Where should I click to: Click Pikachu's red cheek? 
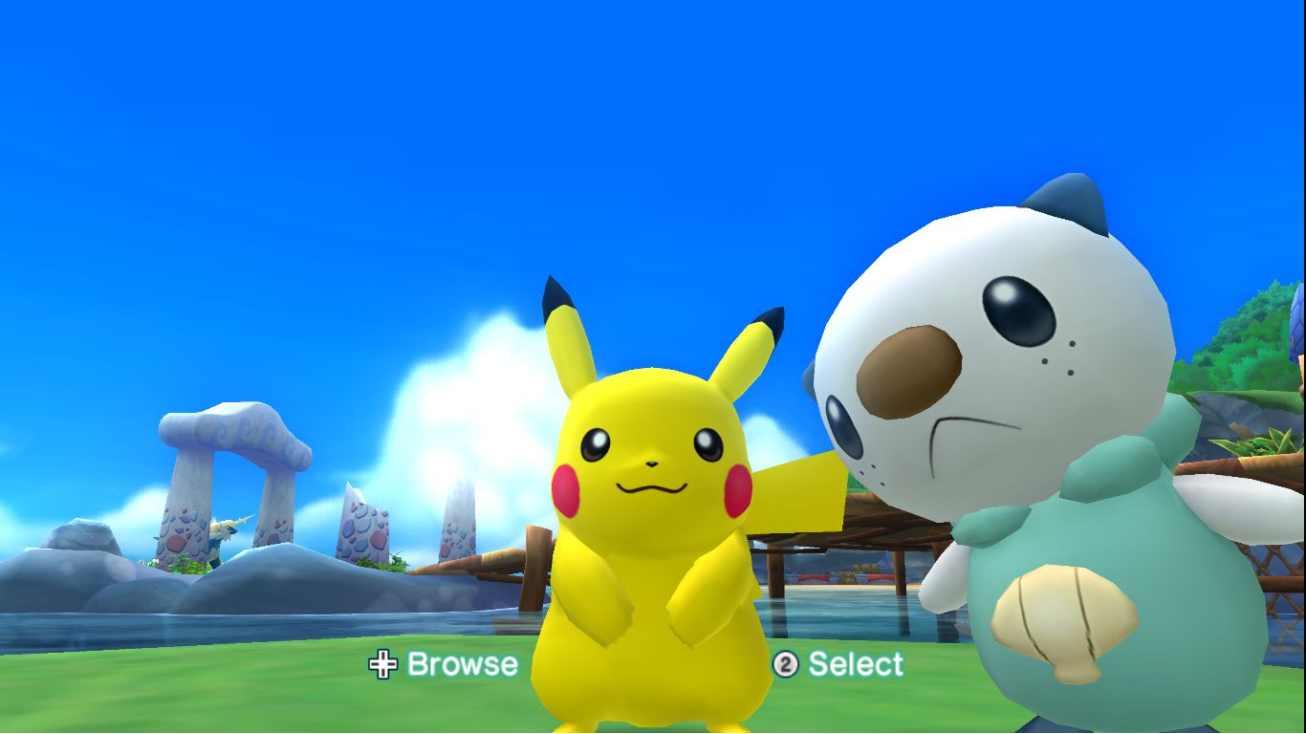[565, 493]
